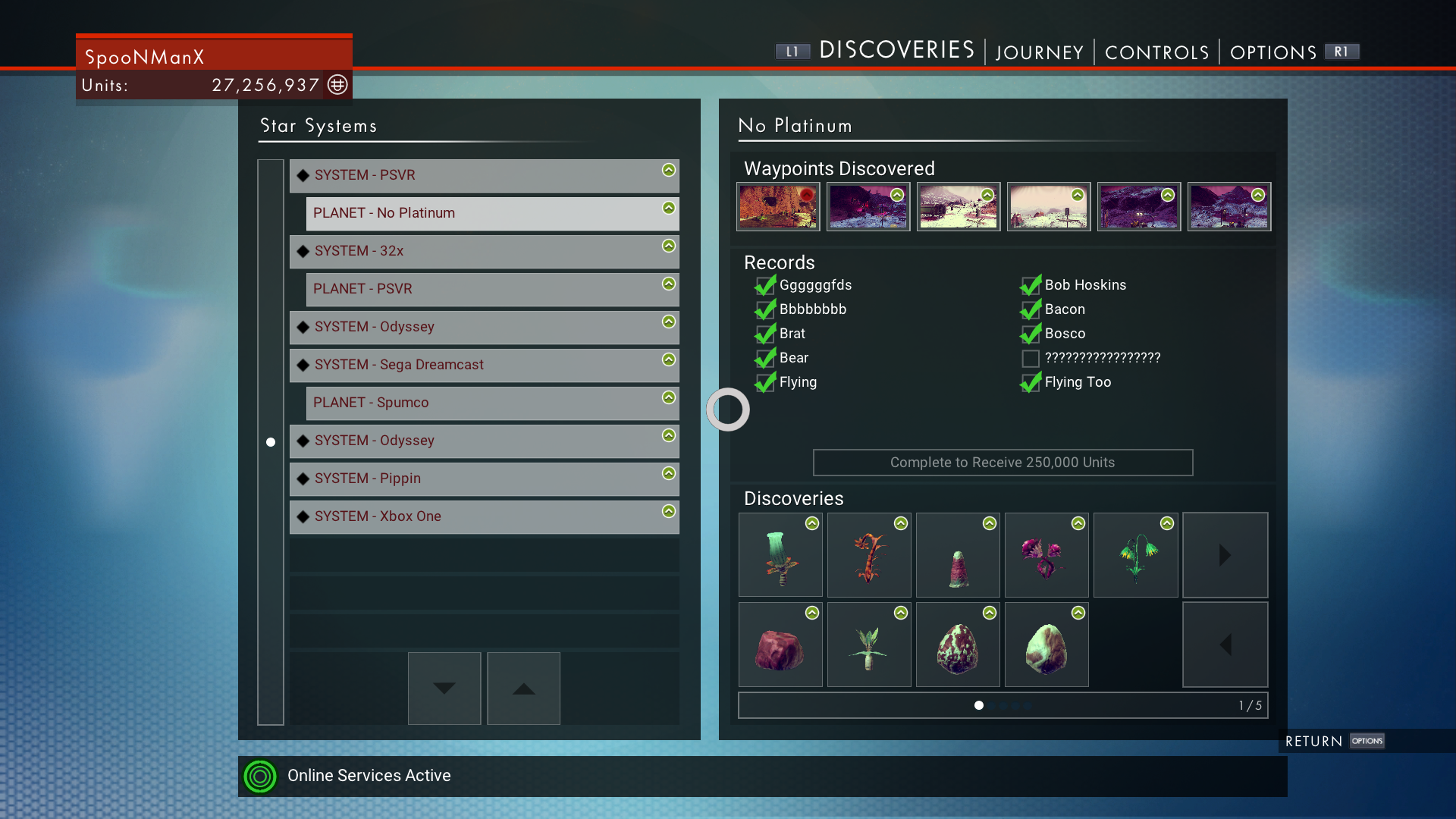The image size is (1456, 819).
Task: Go to the Options tab
Action: [x=1272, y=52]
